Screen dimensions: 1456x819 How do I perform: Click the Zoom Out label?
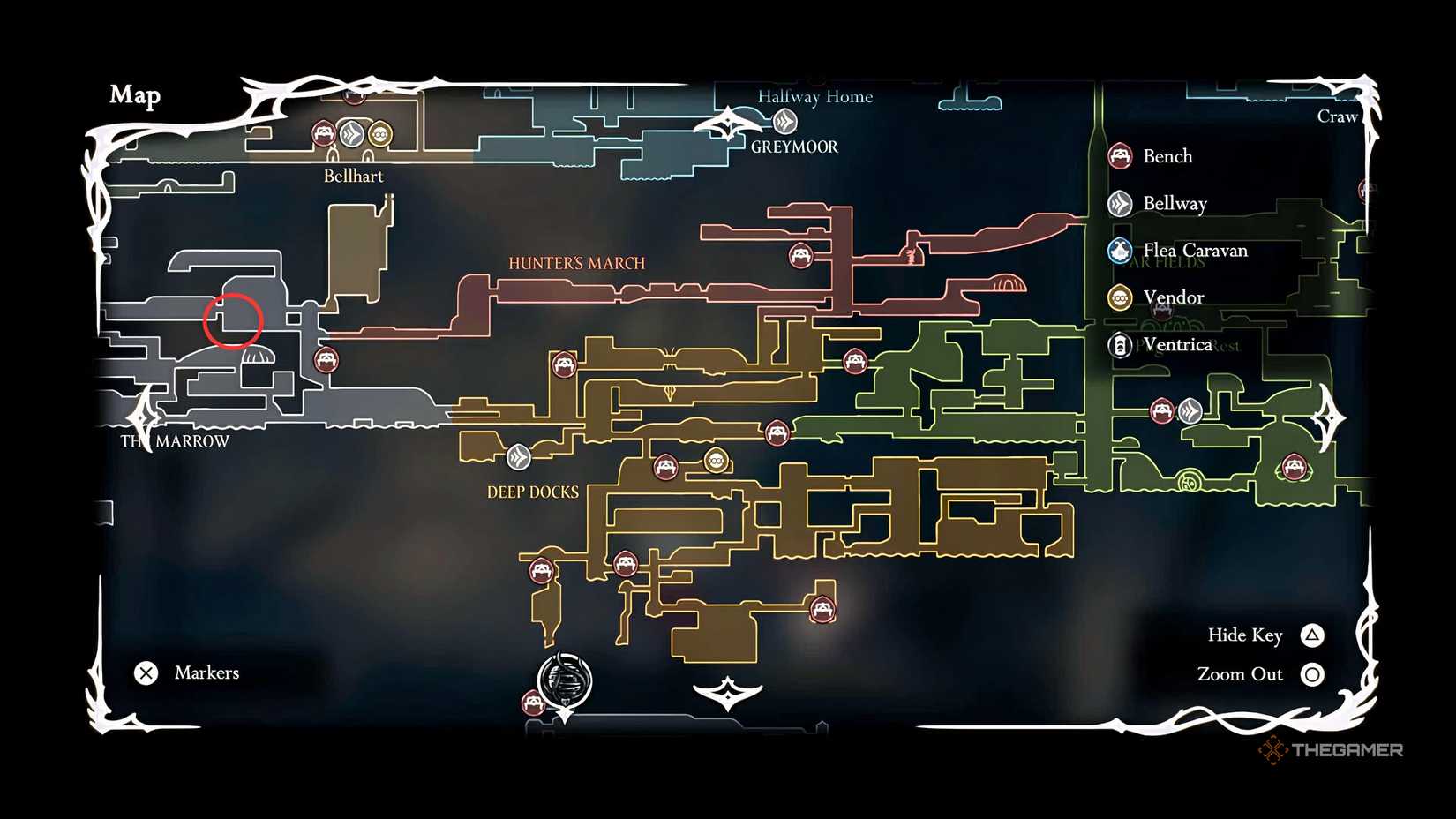tap(1242, 673)
